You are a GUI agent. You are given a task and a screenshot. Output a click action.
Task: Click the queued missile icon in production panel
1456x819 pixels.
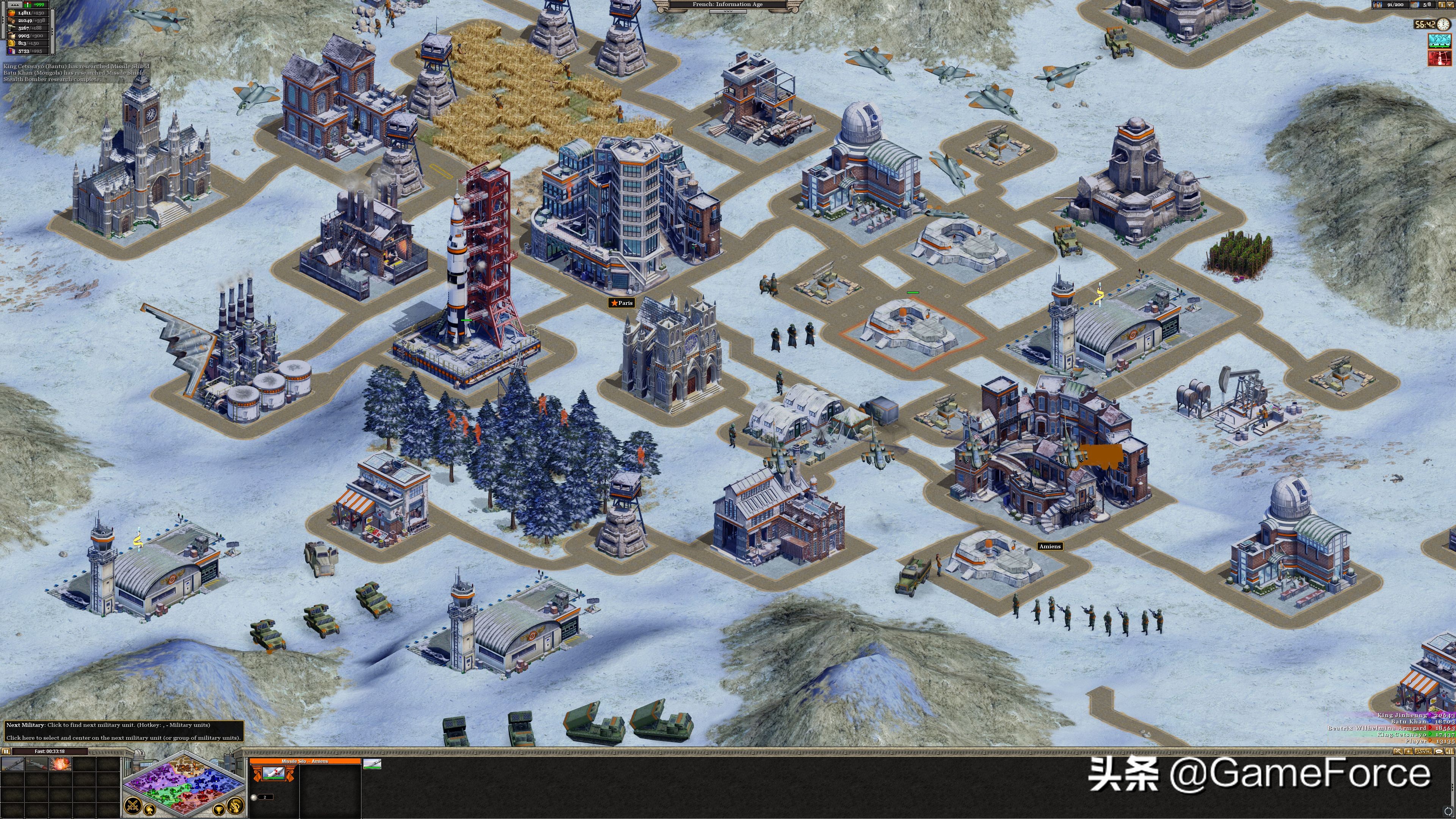point(372,765)
